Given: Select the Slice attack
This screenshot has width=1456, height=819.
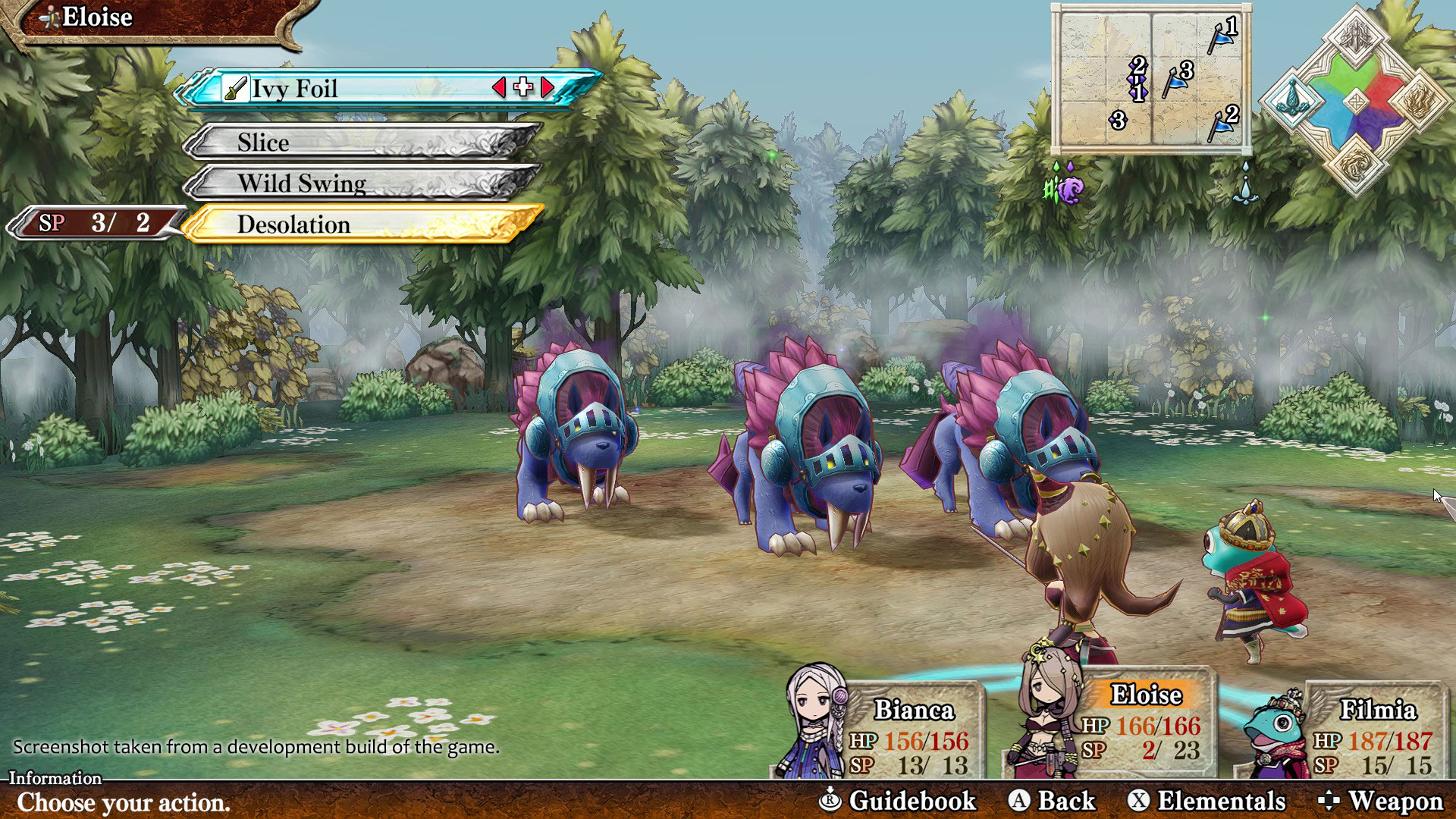Looking at the screenshot, I should click(262, 143).
